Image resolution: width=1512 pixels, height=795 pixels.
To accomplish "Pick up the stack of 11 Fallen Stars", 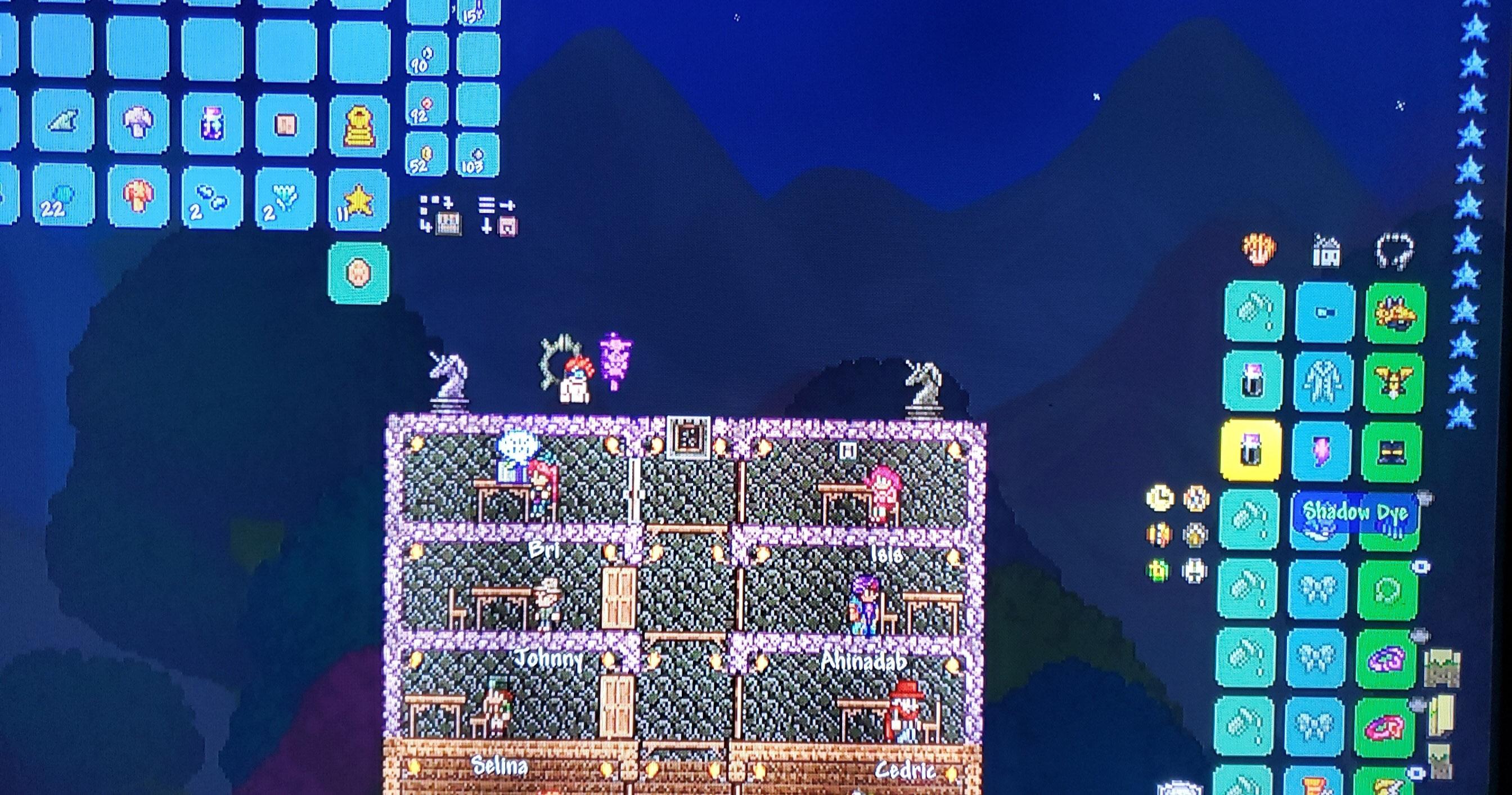I will tap(359, 203).
